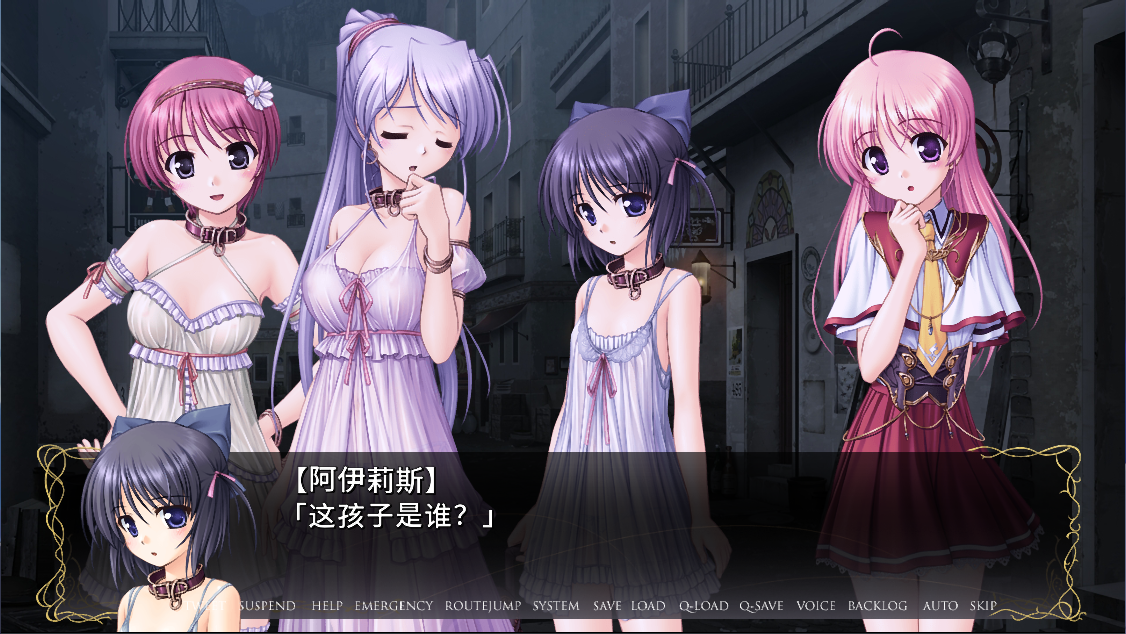Screen dimensions: 1126x634
Task: Use Q-SAVE to quick save
Action: [x=762, y=606]
